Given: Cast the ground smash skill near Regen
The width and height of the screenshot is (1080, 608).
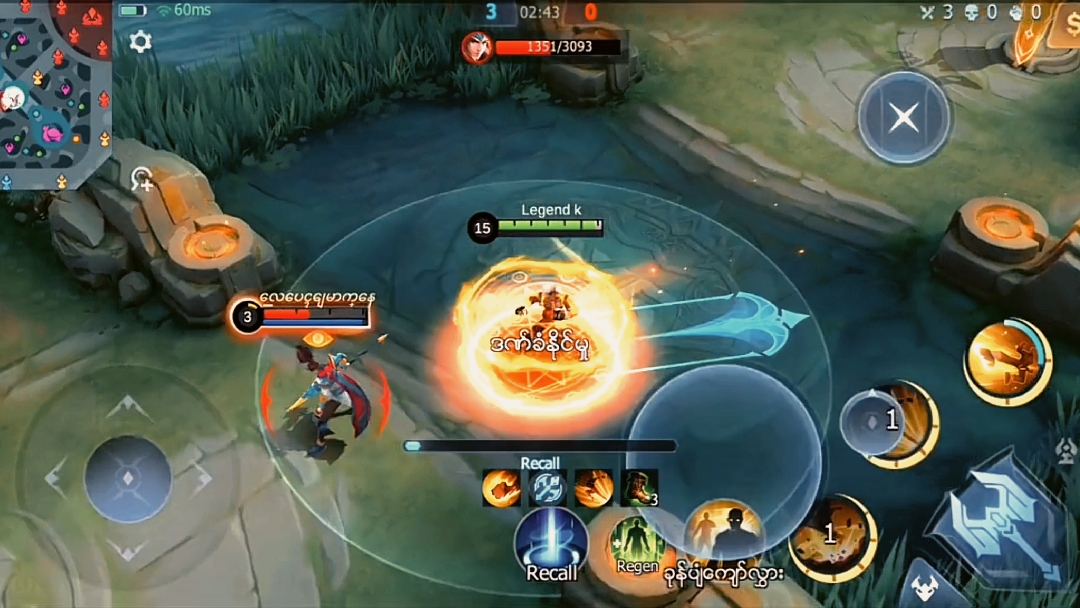Looking at the screenshot, I should point(832,539).
